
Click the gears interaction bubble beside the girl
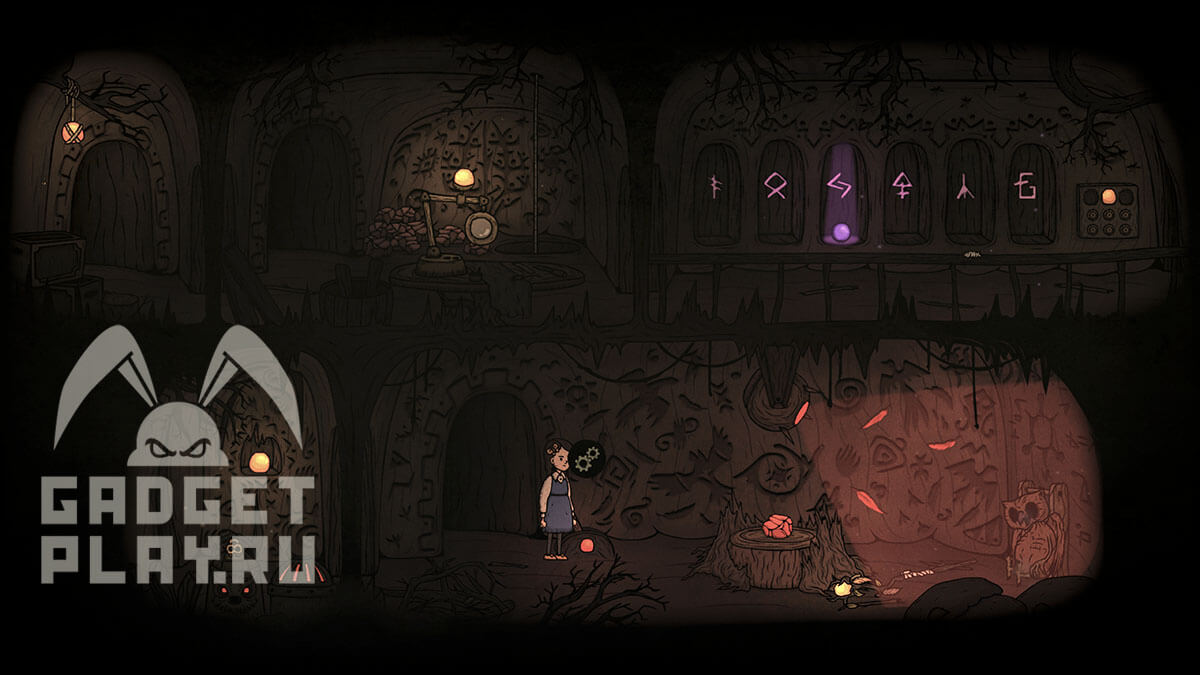(x=588, y=459)
